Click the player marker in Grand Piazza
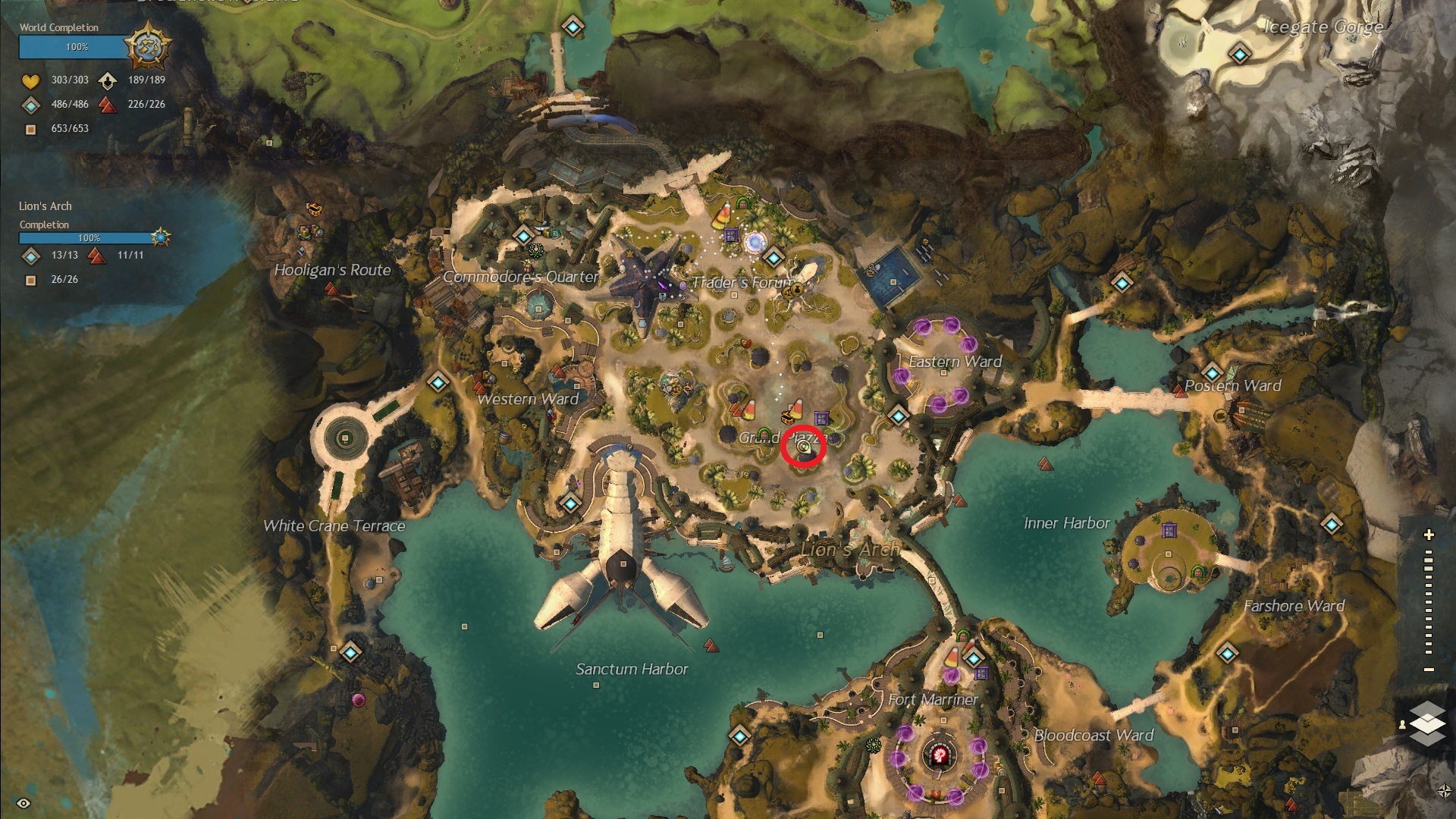 click(804, 448)
